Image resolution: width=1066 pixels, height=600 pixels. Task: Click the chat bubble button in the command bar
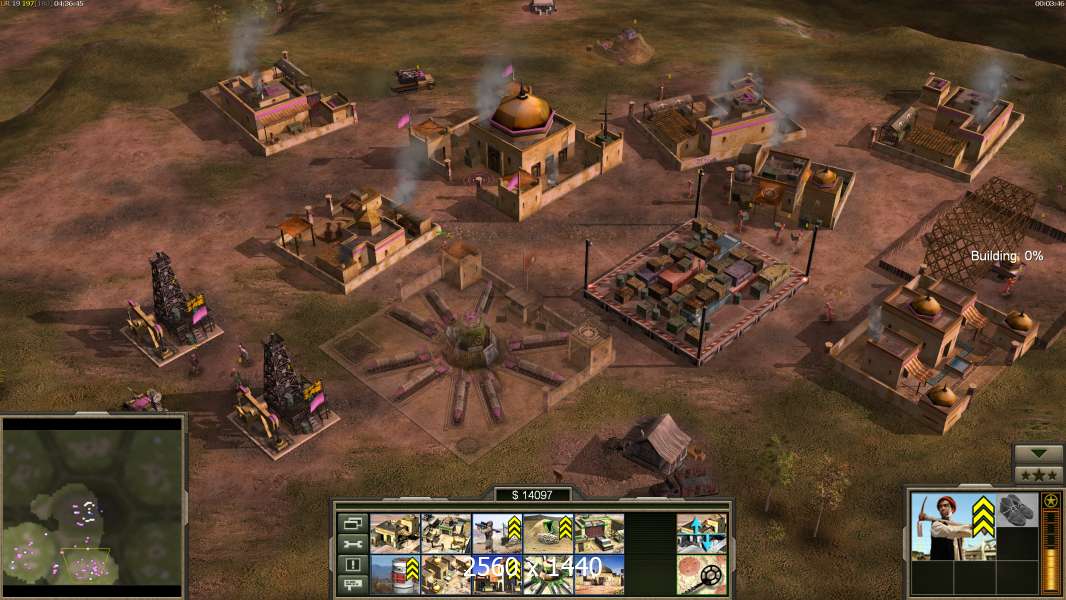[x=352, y=585]
